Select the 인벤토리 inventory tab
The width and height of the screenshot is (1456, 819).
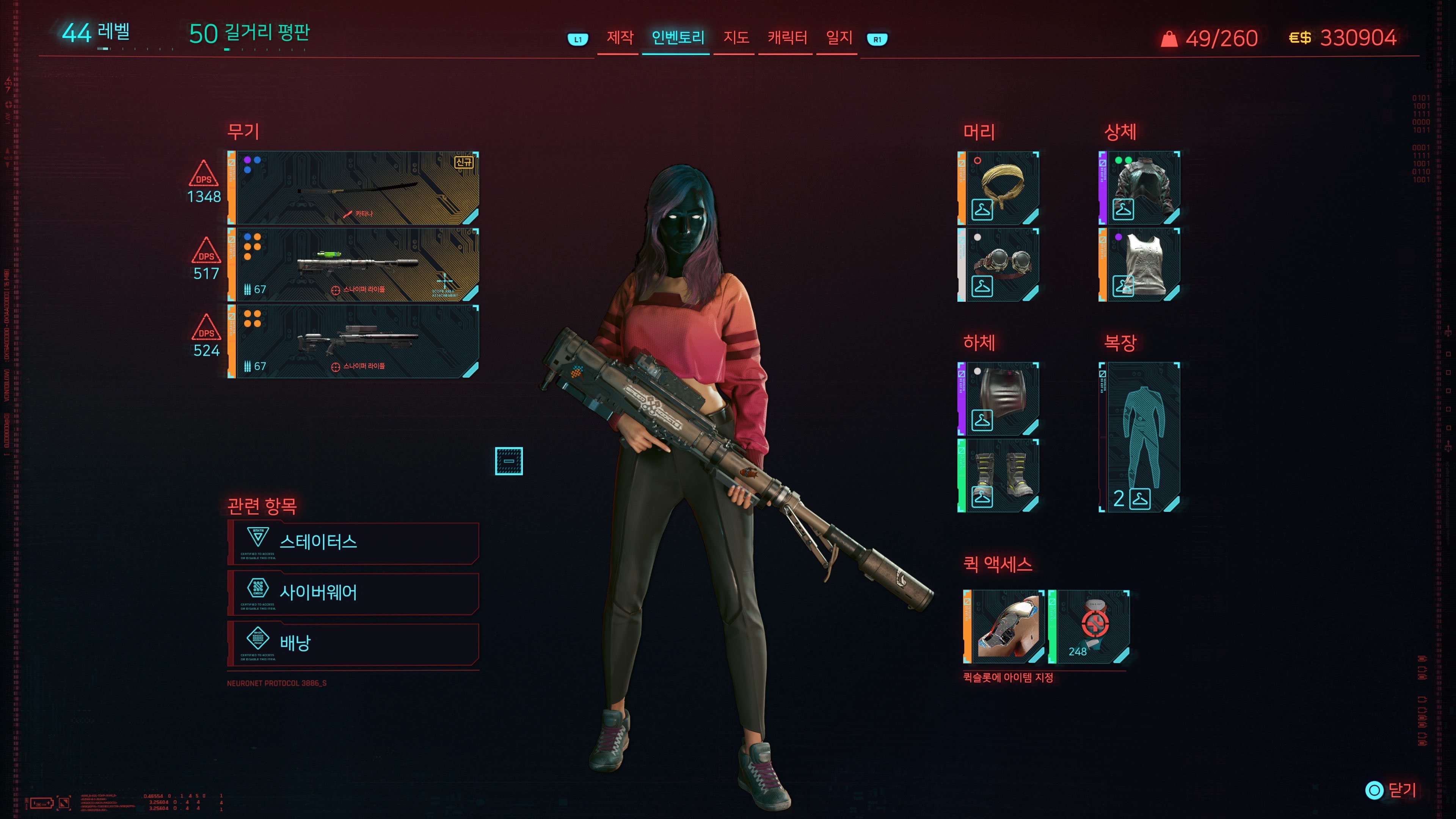click(x=677, y=38)
